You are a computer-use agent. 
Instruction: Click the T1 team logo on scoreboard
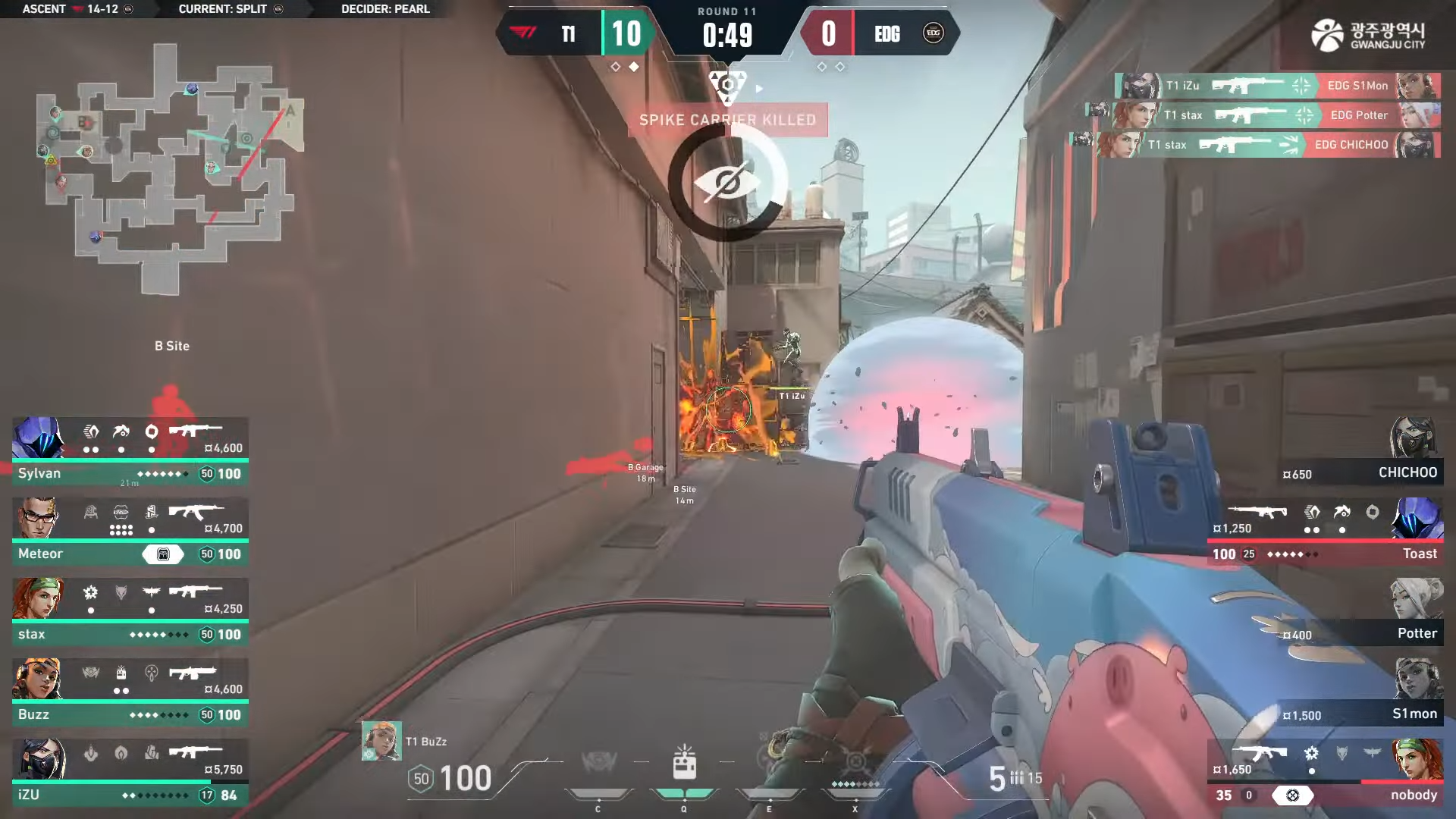(x=523, y=33)
